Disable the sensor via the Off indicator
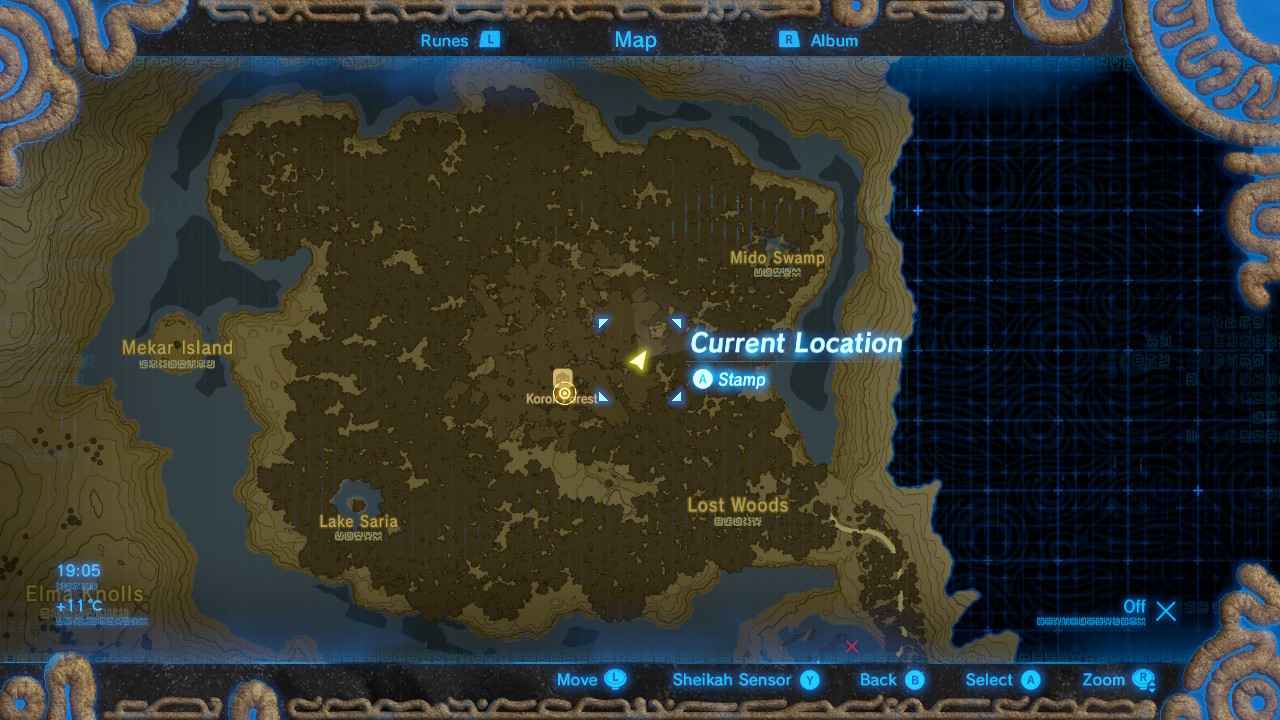The width and height of the screenshot is (1280, 720). click(x=1135, y=607)
